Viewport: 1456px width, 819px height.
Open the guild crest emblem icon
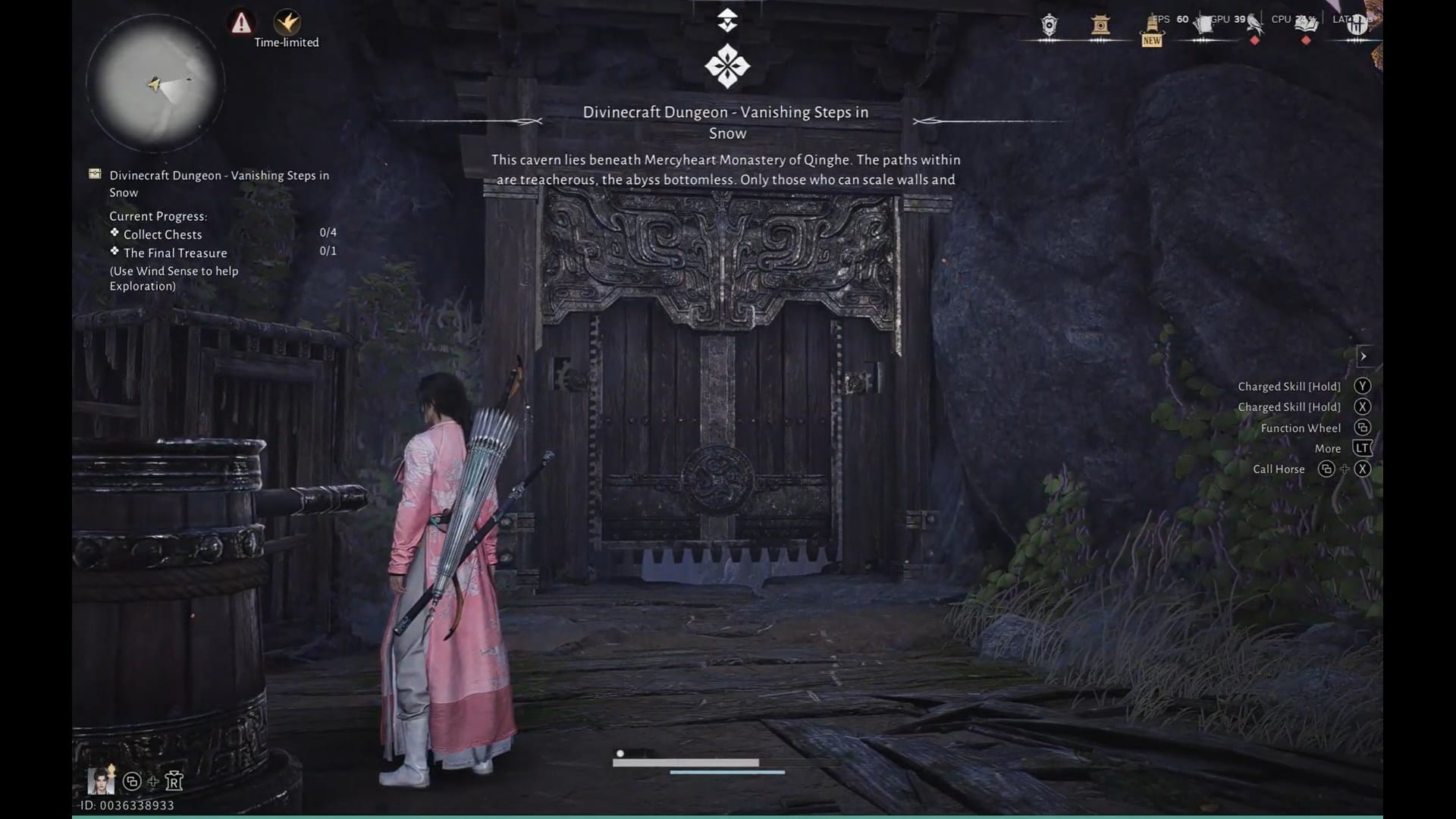(1048, 25)
